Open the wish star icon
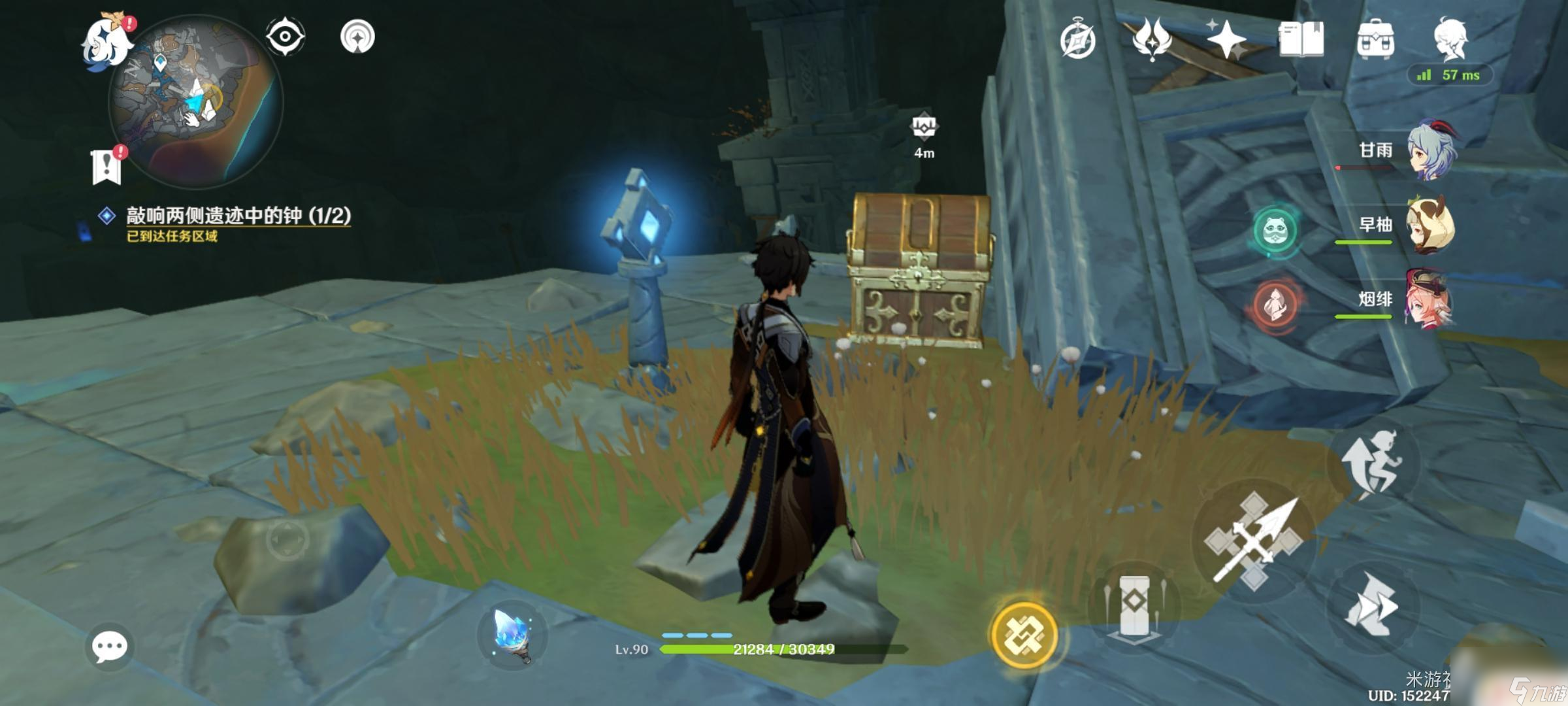1568x706 pixels. point(1226,39)
